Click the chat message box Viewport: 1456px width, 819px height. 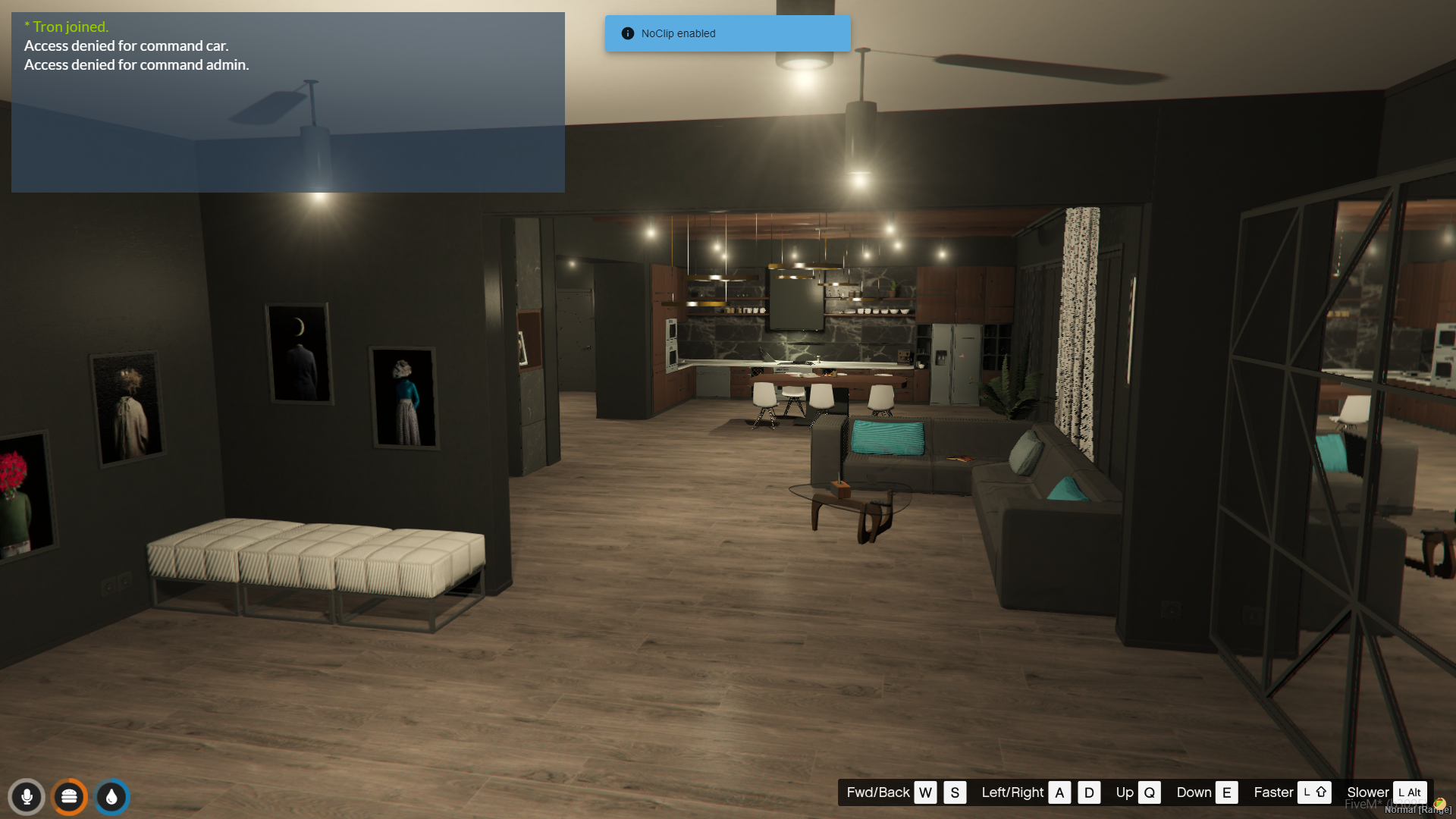[x=287, y=102]
